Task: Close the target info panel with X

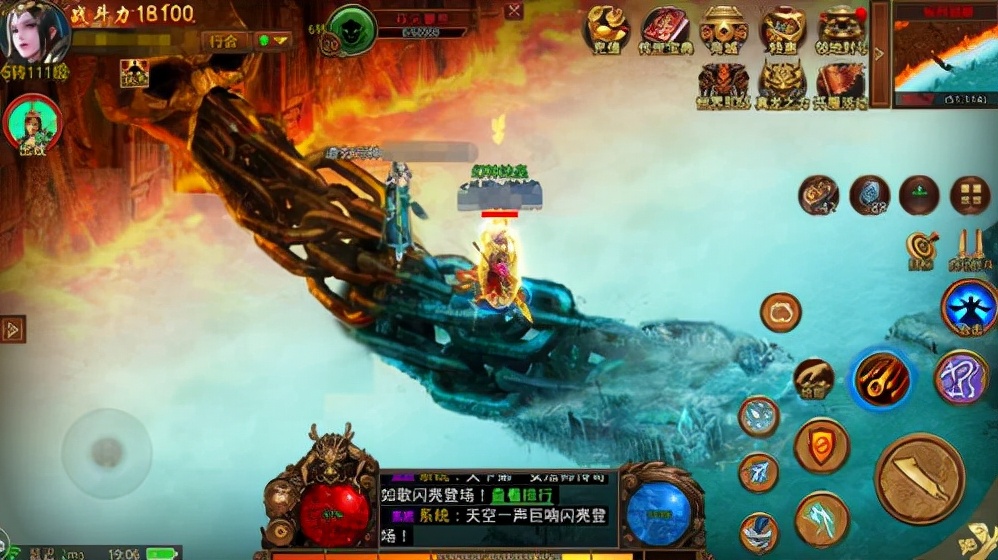Action: click(514, 11)
